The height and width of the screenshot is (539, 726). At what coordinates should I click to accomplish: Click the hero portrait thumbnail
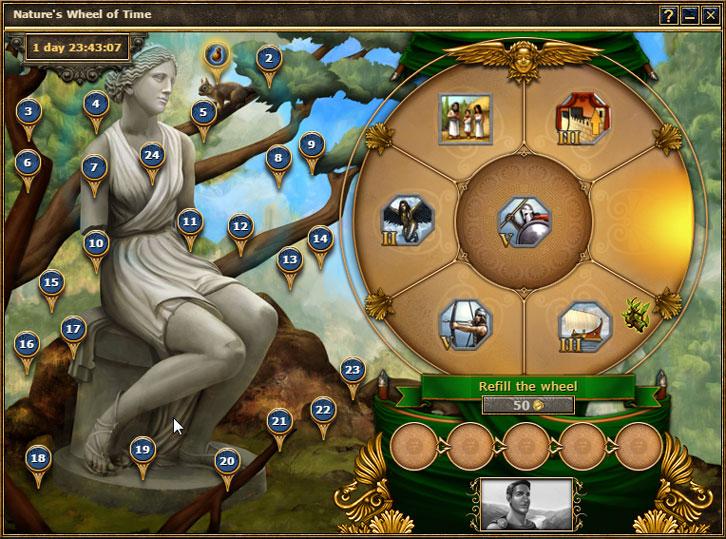coord(526,503)
